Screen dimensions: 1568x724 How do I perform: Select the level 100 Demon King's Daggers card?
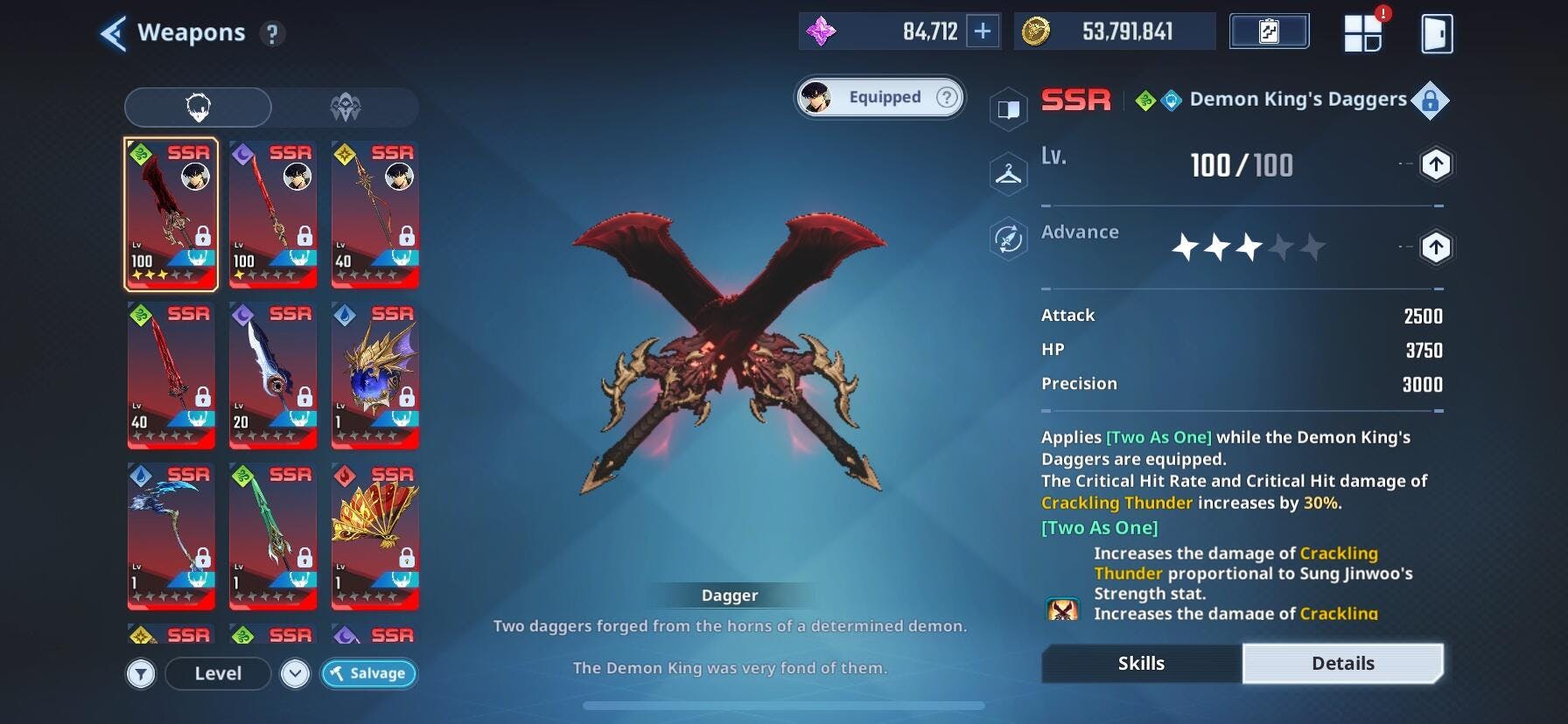(x=171, y=214)
